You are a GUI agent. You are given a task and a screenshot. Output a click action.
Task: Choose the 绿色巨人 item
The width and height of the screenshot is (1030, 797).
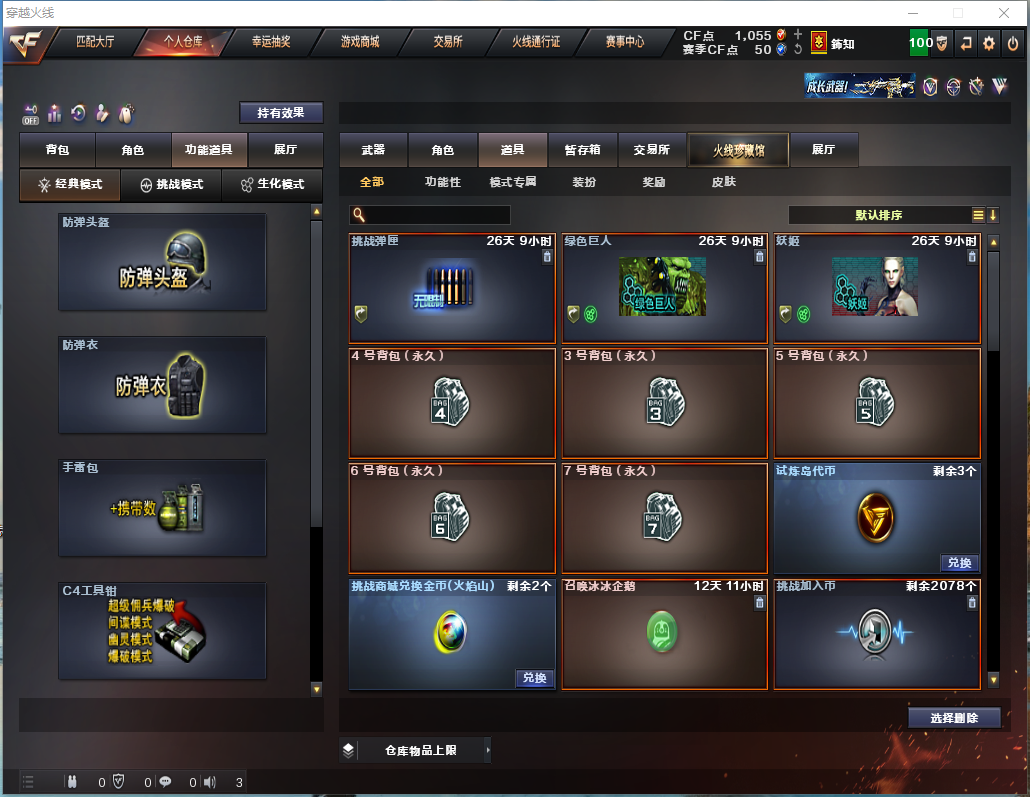tap(664, 288)
